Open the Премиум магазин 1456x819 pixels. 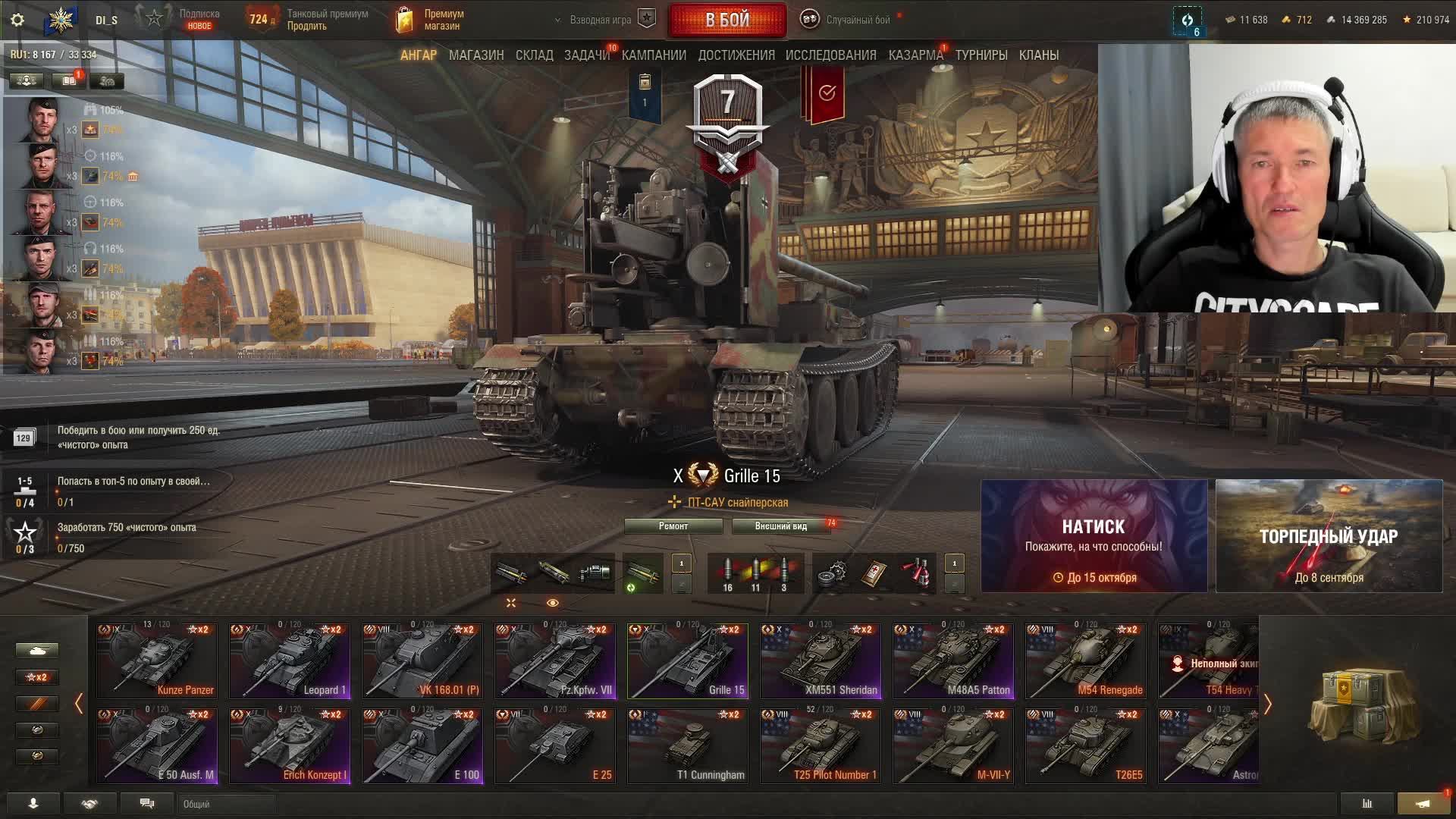[431, 20]
